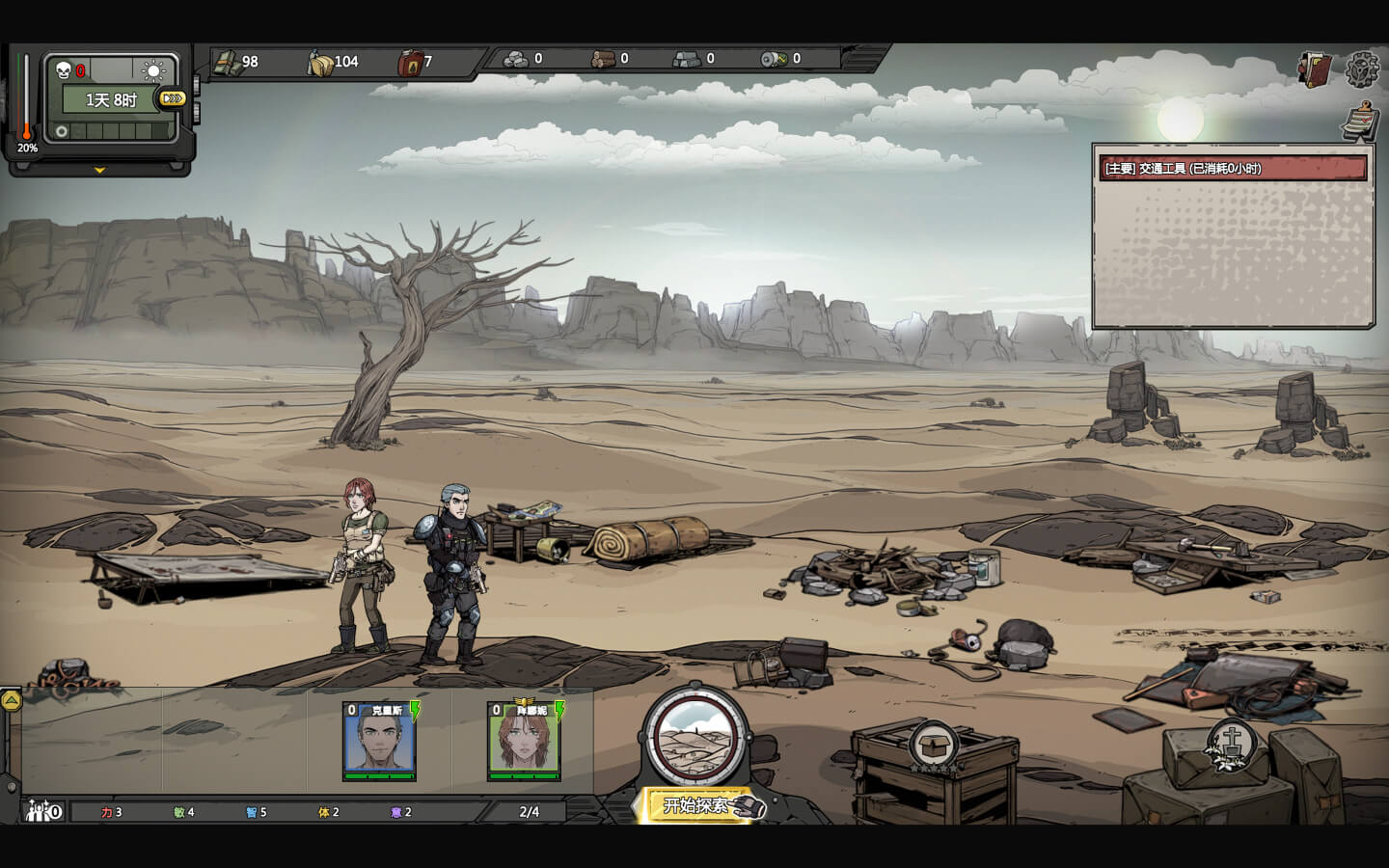This screenshot has width=1389, height=868.
Task: Open the graveyard tombstone icon
Action: coord(1231,744)
